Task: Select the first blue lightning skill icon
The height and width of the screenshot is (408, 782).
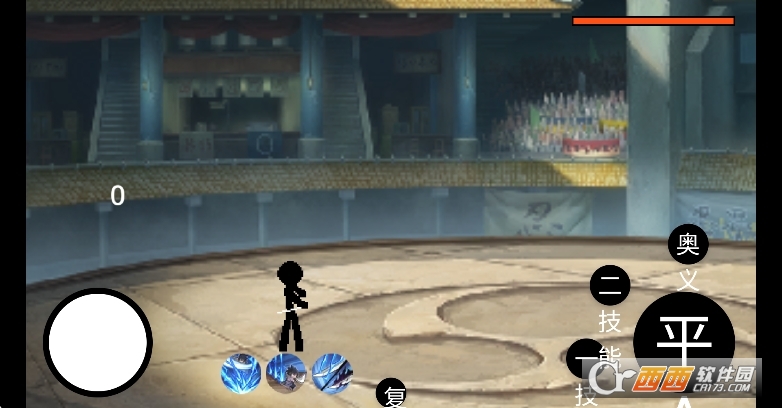Action: [241, 373]
